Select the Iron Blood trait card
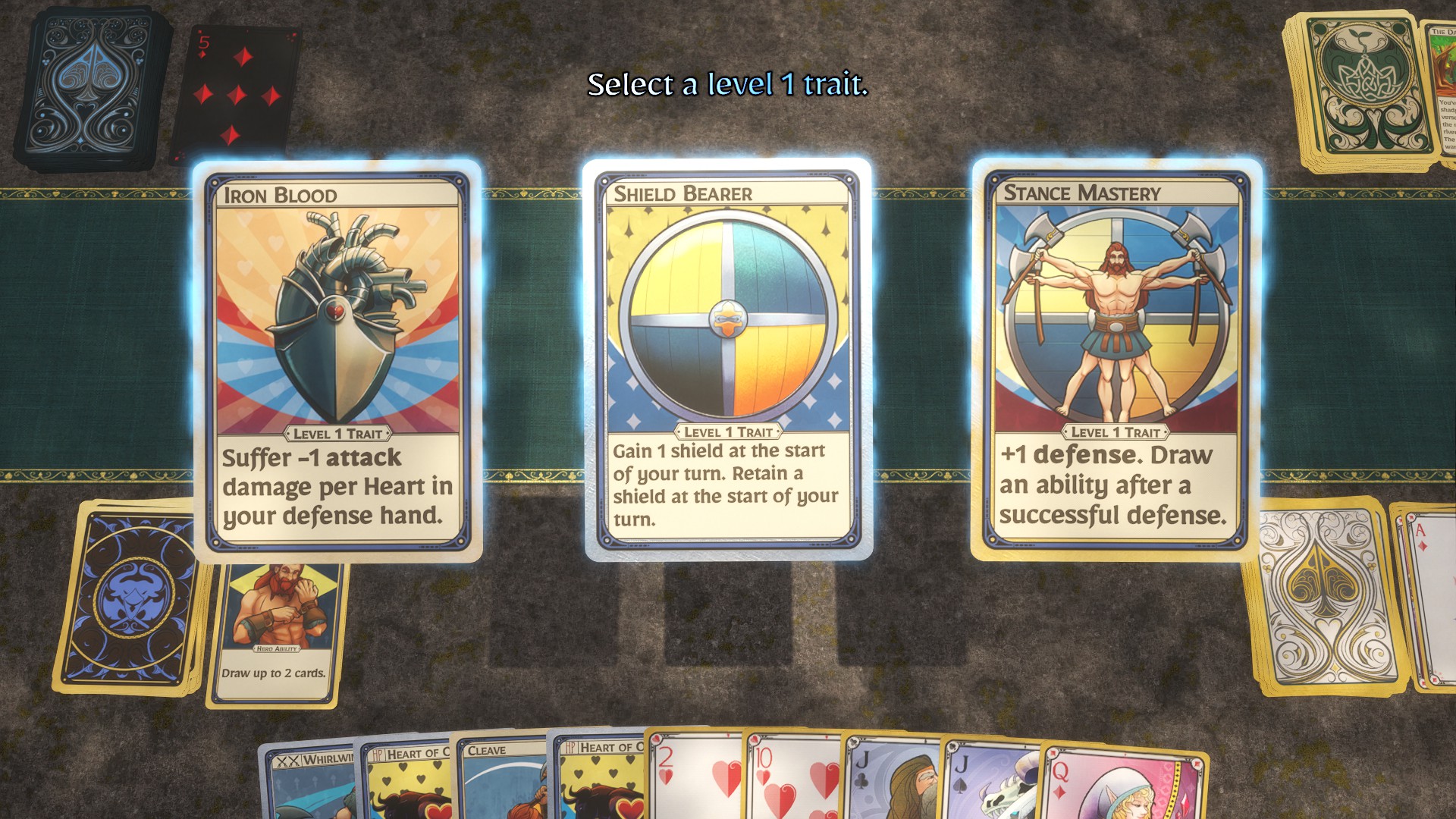1456x819 pixels. click(x=337, y=360)
